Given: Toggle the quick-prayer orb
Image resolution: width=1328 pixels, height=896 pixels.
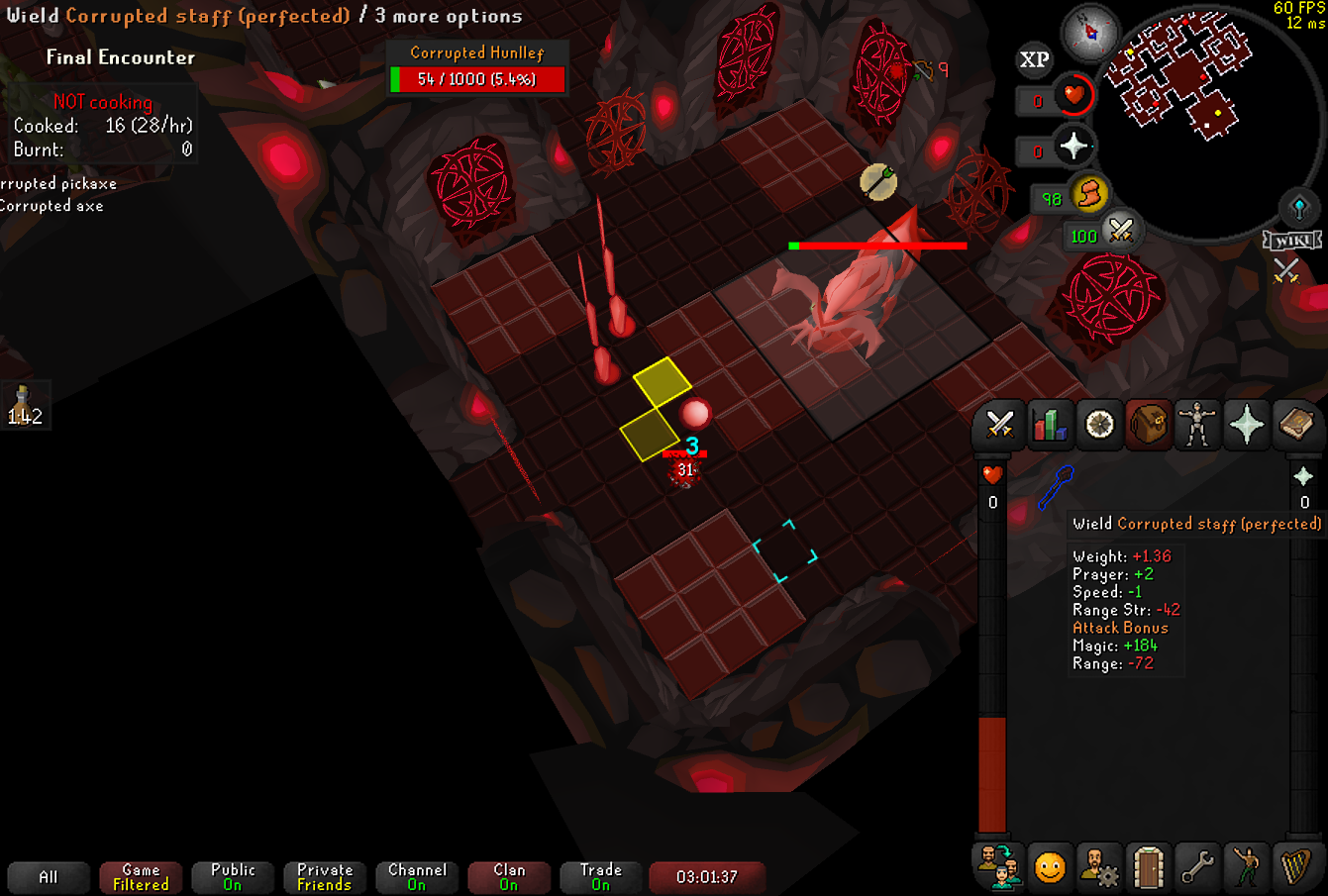Looking at the screenshot, I should pyautogui.click(x=1073, y=147).
